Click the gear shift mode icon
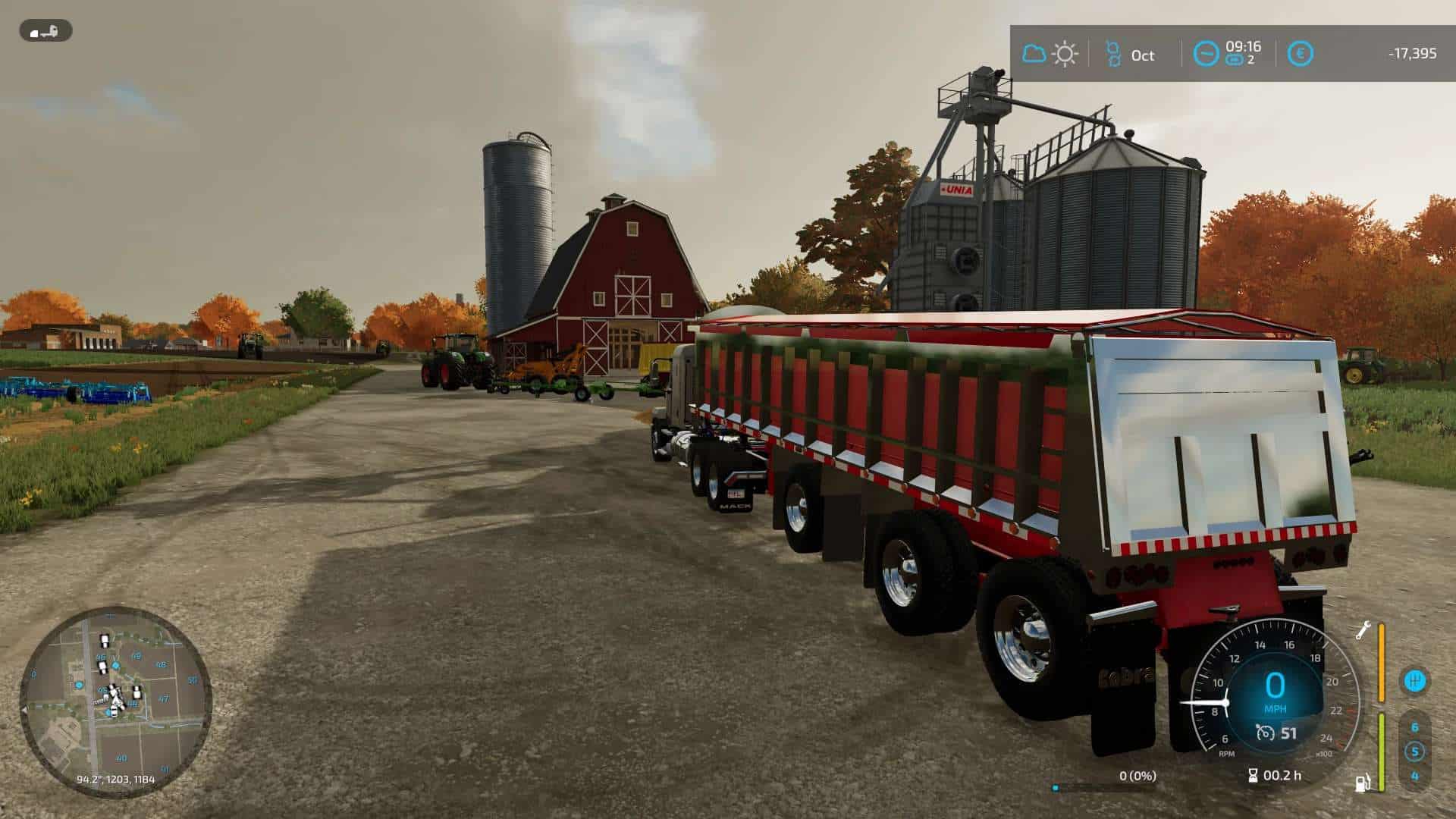The width and height of the screenshot is (1456, 819). coord(1414,680)
